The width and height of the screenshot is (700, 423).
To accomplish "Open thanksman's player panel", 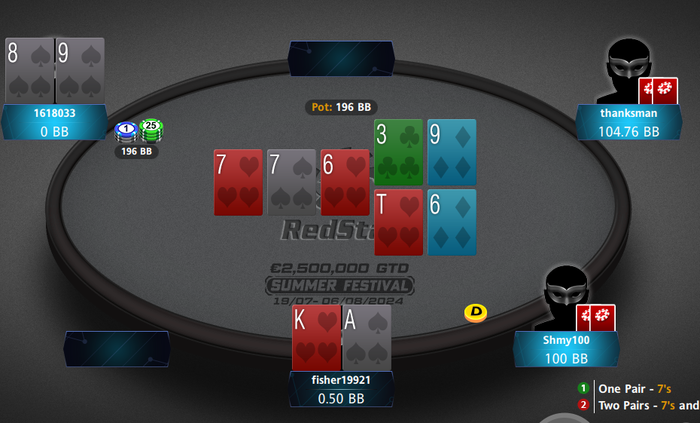I will (628, 122).
